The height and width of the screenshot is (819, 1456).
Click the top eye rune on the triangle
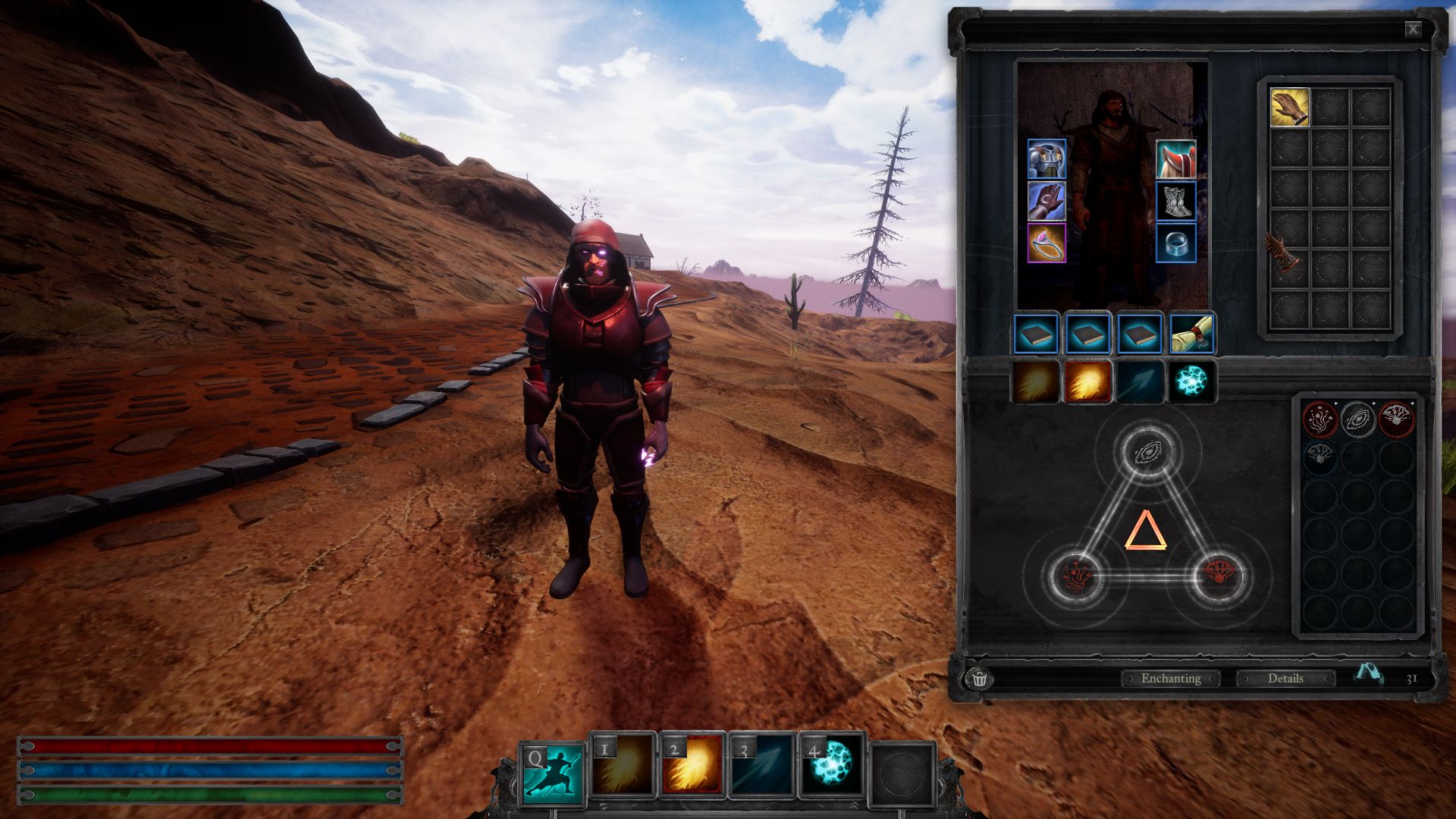click(1147, 453)
